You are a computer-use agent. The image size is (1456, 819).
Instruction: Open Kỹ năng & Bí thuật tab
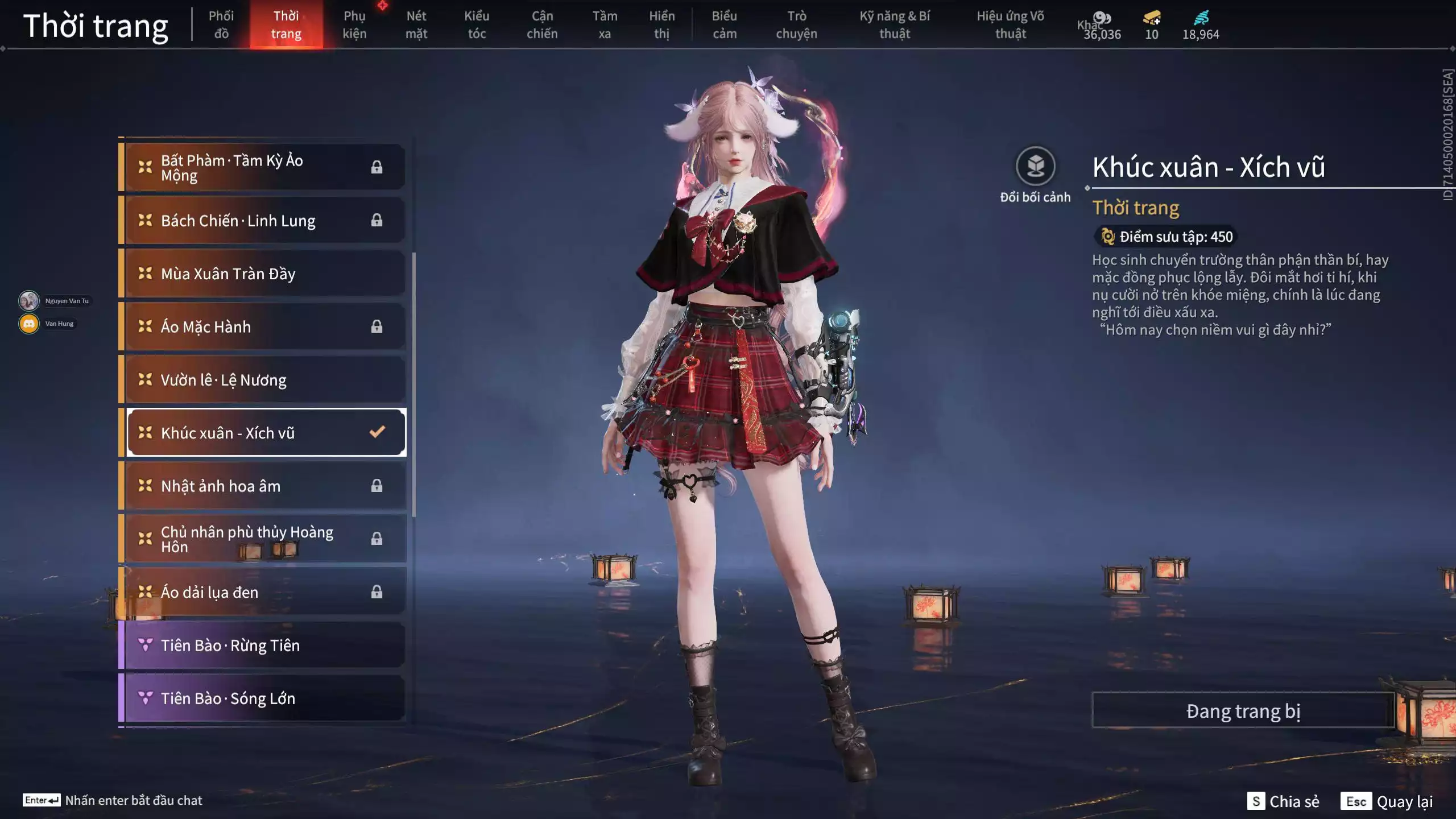pos(895,25)
